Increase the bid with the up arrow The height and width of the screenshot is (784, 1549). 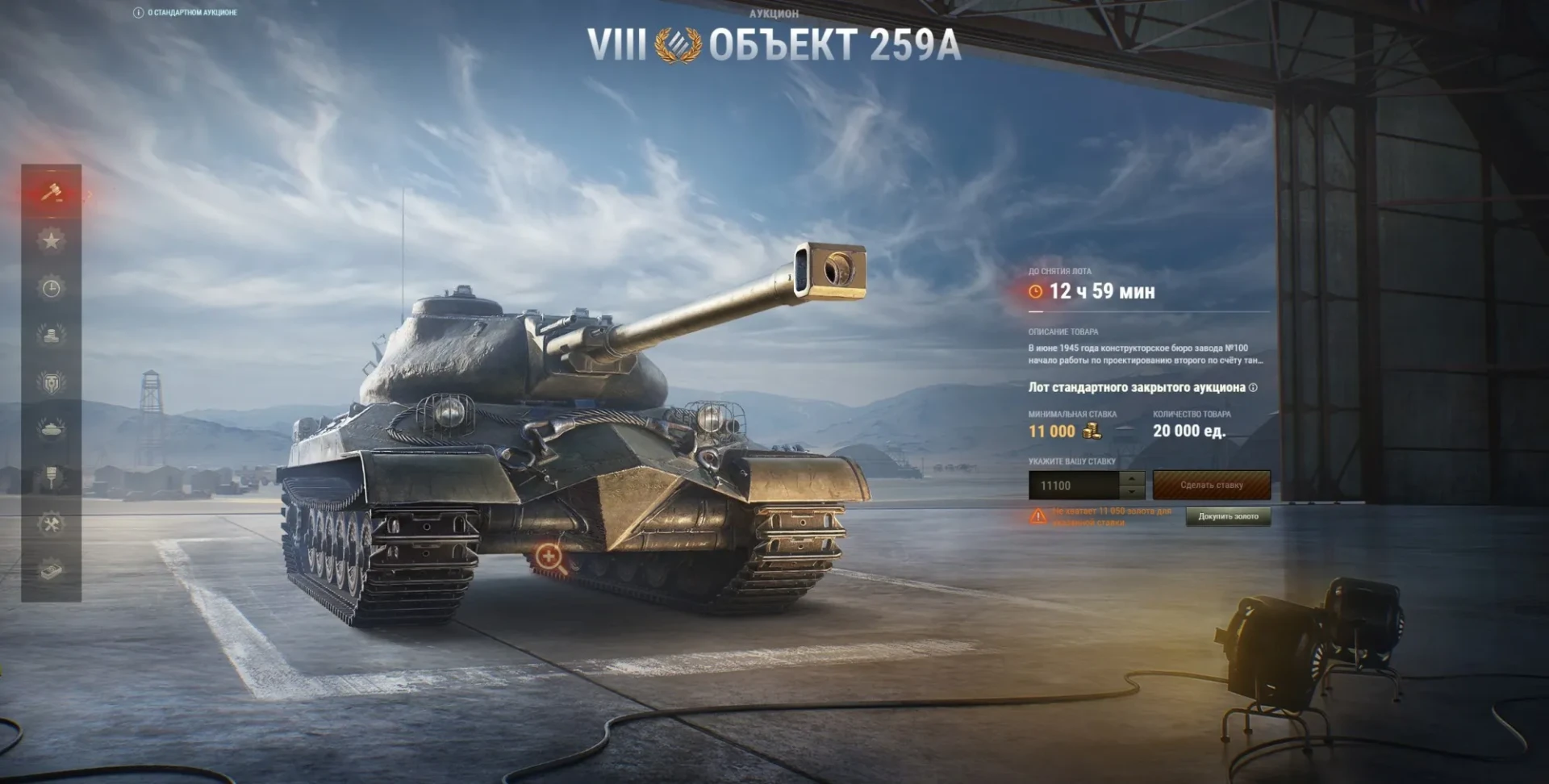[x=1132, y=478]
